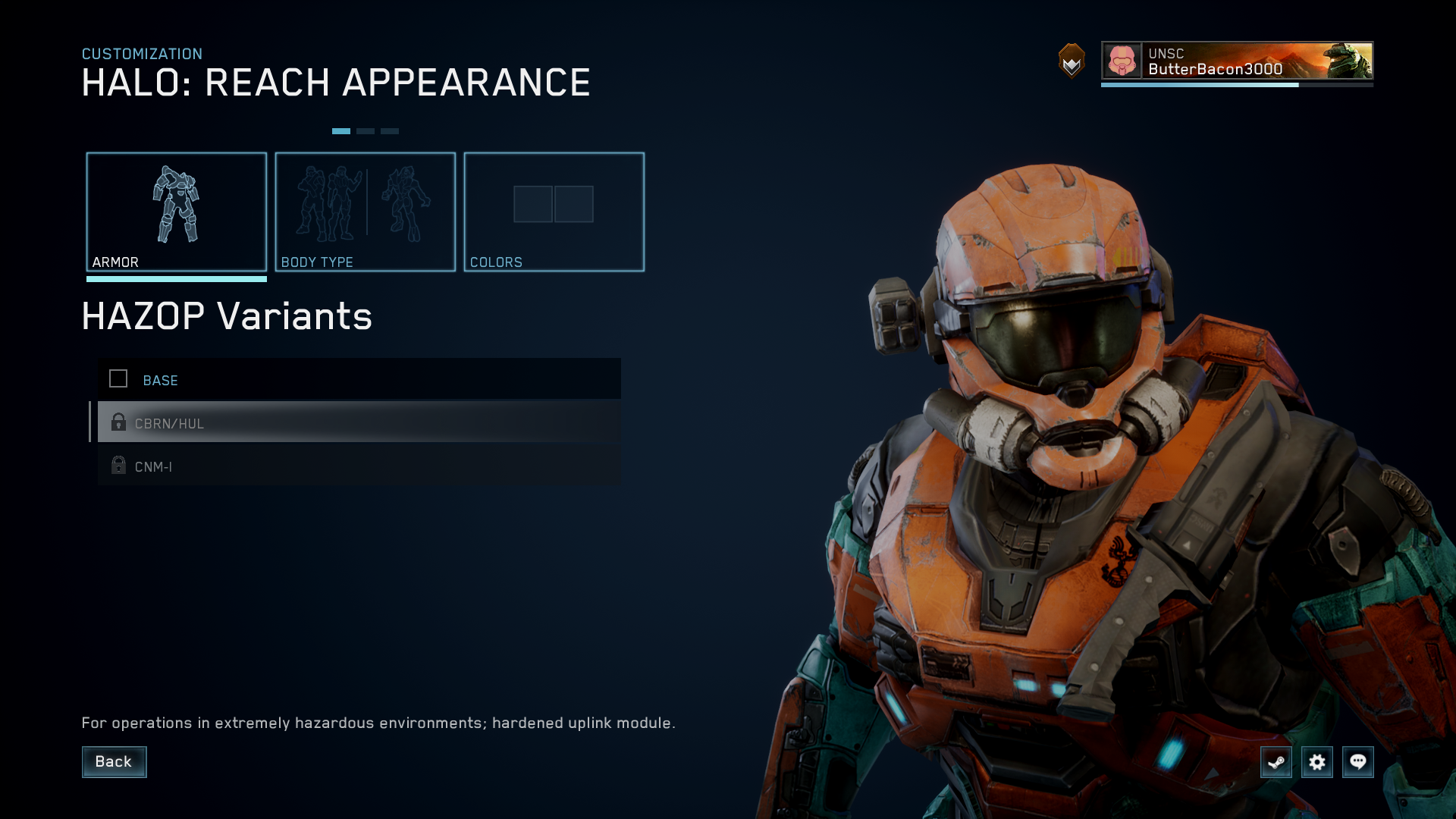Open settings via the gear icon
This screenshot has height=819, width=1456.
1317,762
